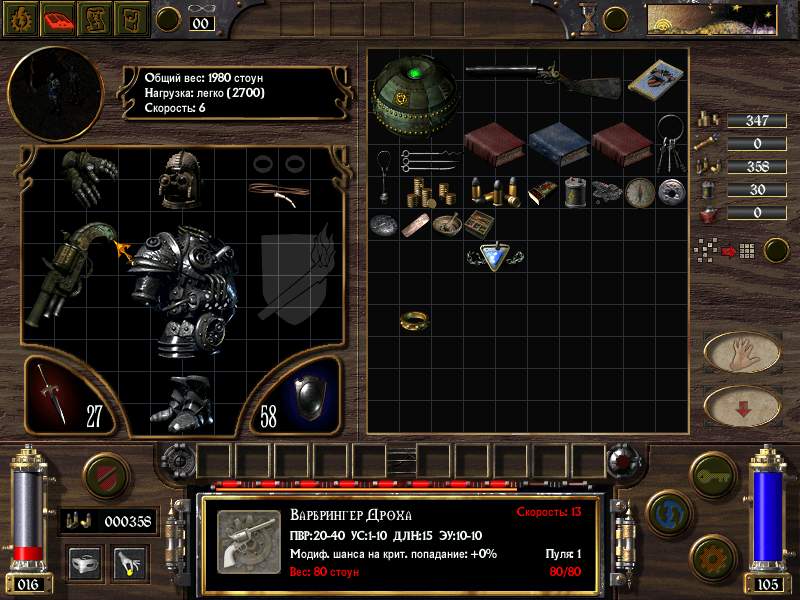Select the compass item
Image resolution: width=800 pixels, height=600 pixels.
[638, 192]
